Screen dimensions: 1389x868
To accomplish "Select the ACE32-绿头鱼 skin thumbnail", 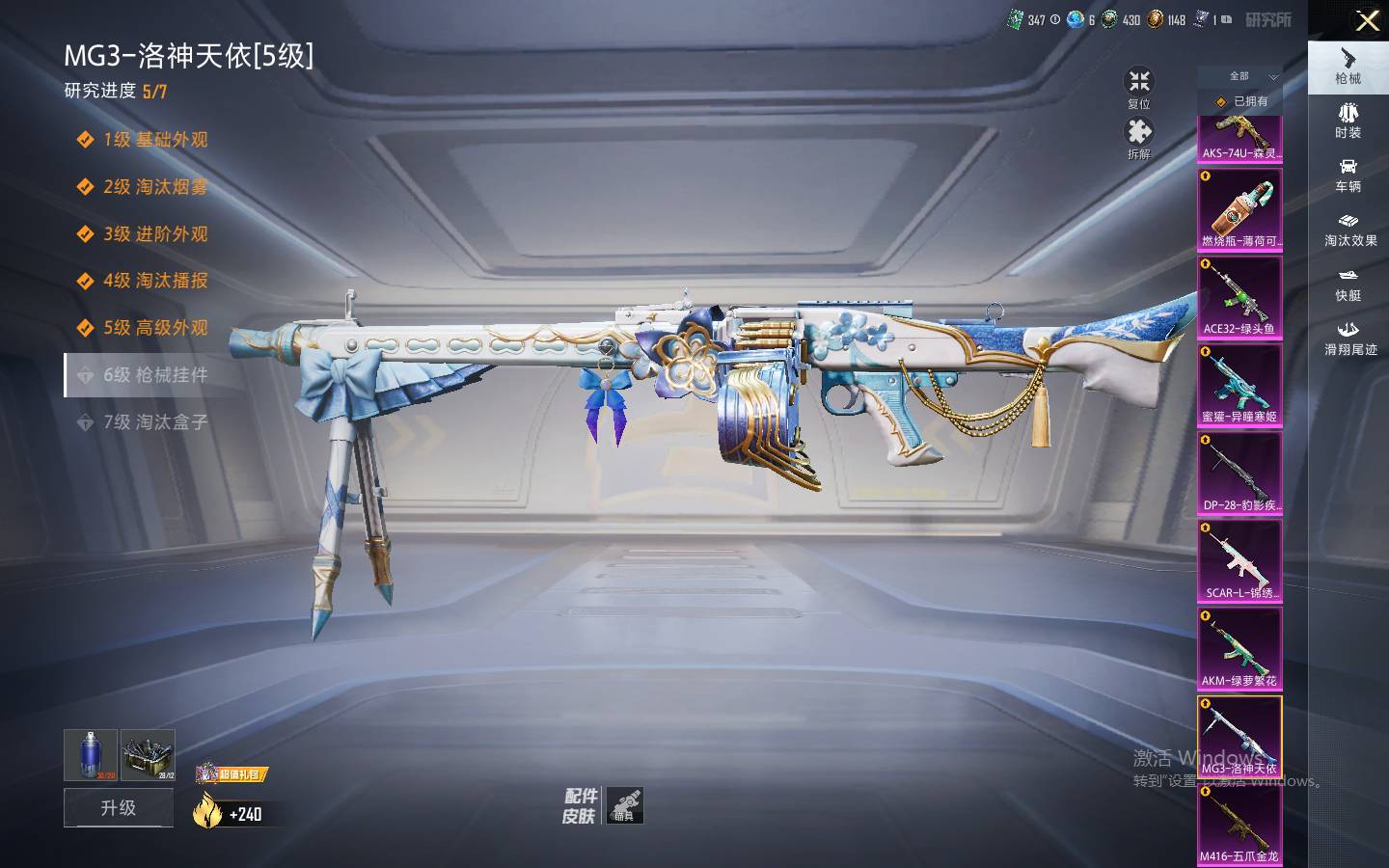I will click(1239, 297).
